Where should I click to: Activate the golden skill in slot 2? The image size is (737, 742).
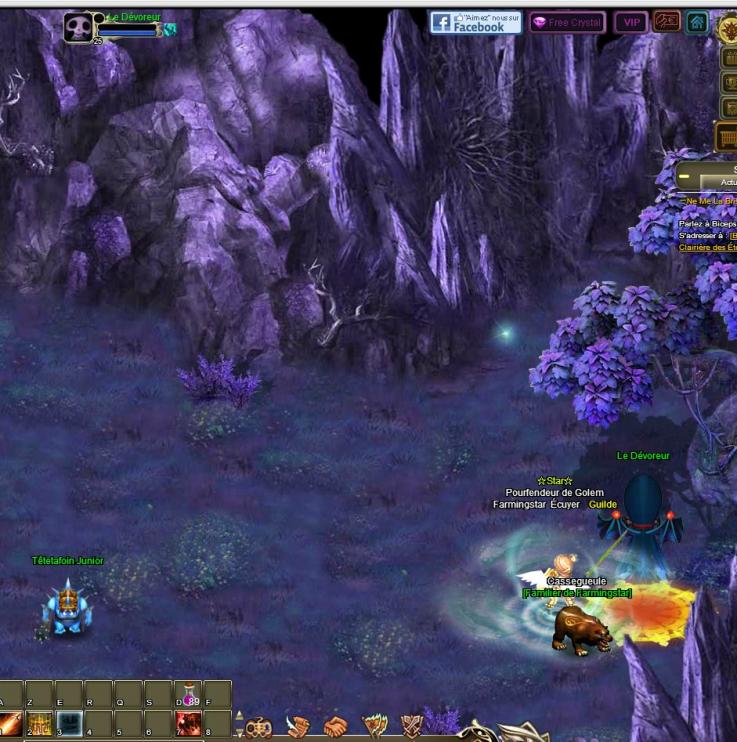(39, 723)
